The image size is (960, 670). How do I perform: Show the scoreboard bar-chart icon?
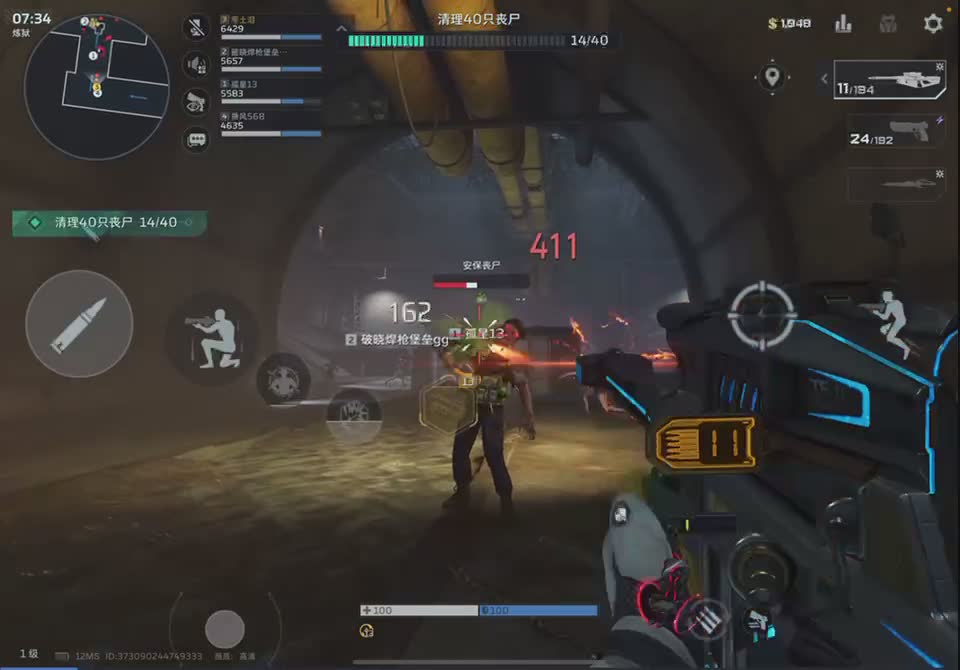(843, 23)
